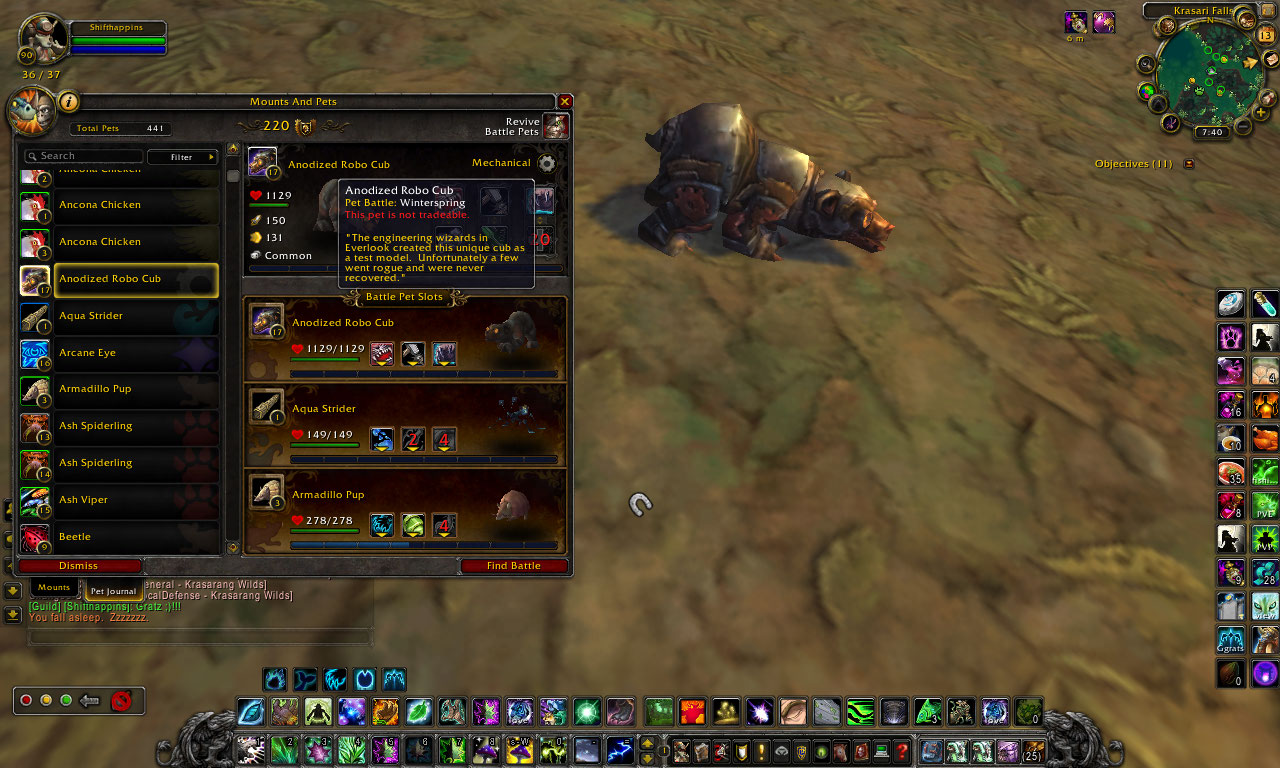Click the Revive Battle Pets icon

(556, 125)
